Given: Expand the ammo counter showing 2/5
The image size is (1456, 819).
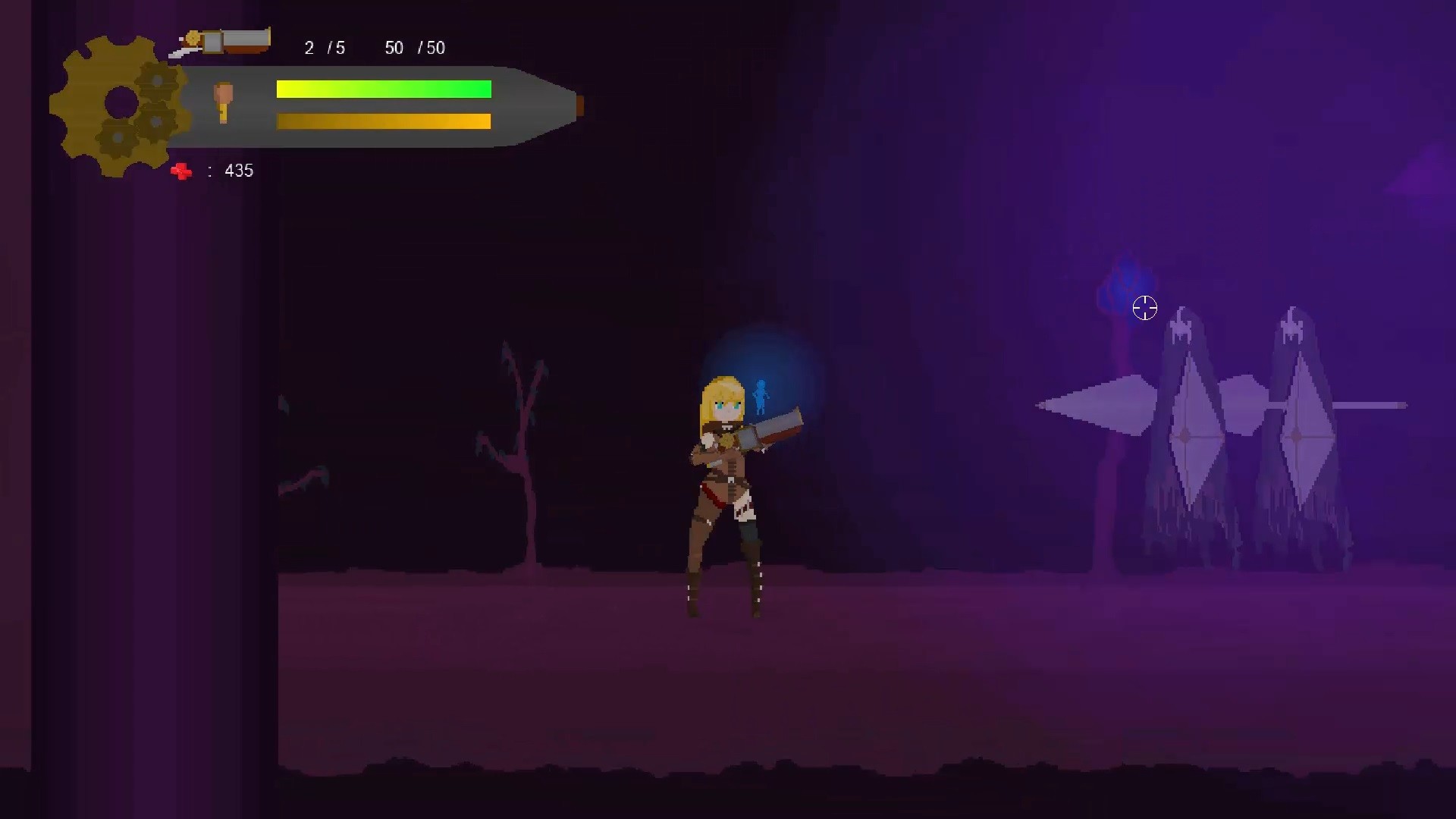Looking at the screenshot, I should 323,48.
